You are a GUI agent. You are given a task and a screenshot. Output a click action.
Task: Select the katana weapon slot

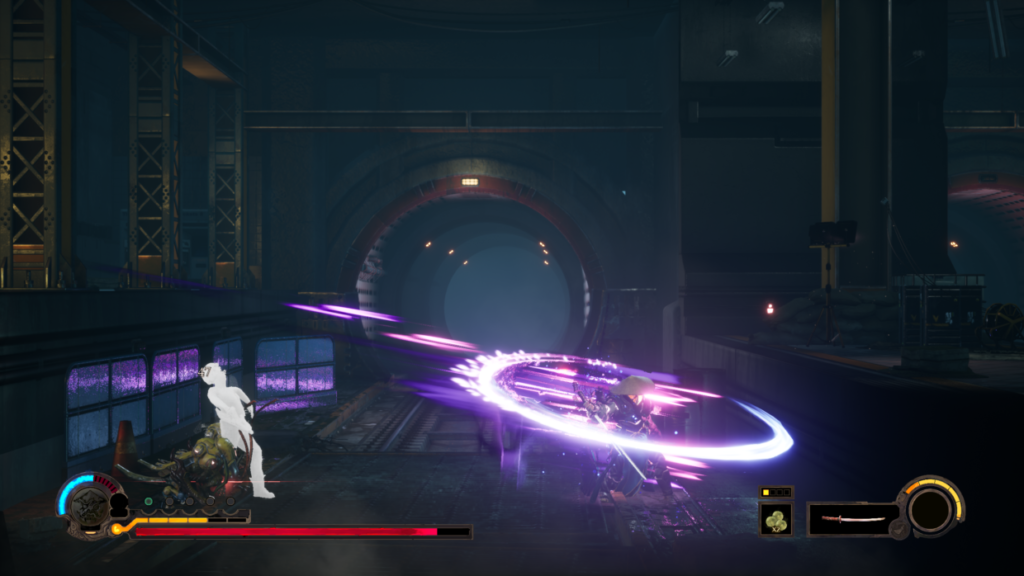click(851, 519)
